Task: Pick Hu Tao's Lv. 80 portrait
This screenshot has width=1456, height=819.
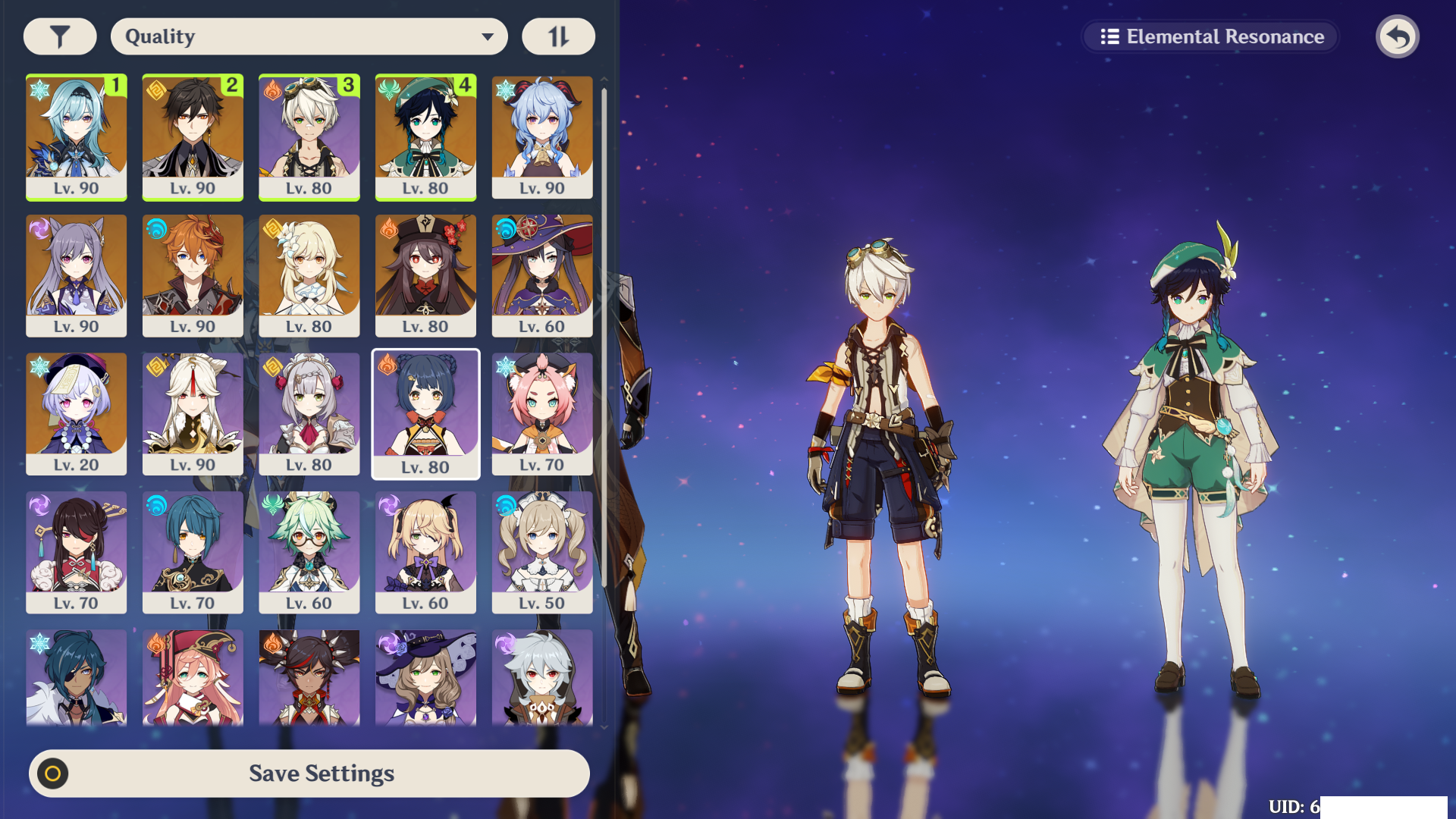Action: click(425, 275)
